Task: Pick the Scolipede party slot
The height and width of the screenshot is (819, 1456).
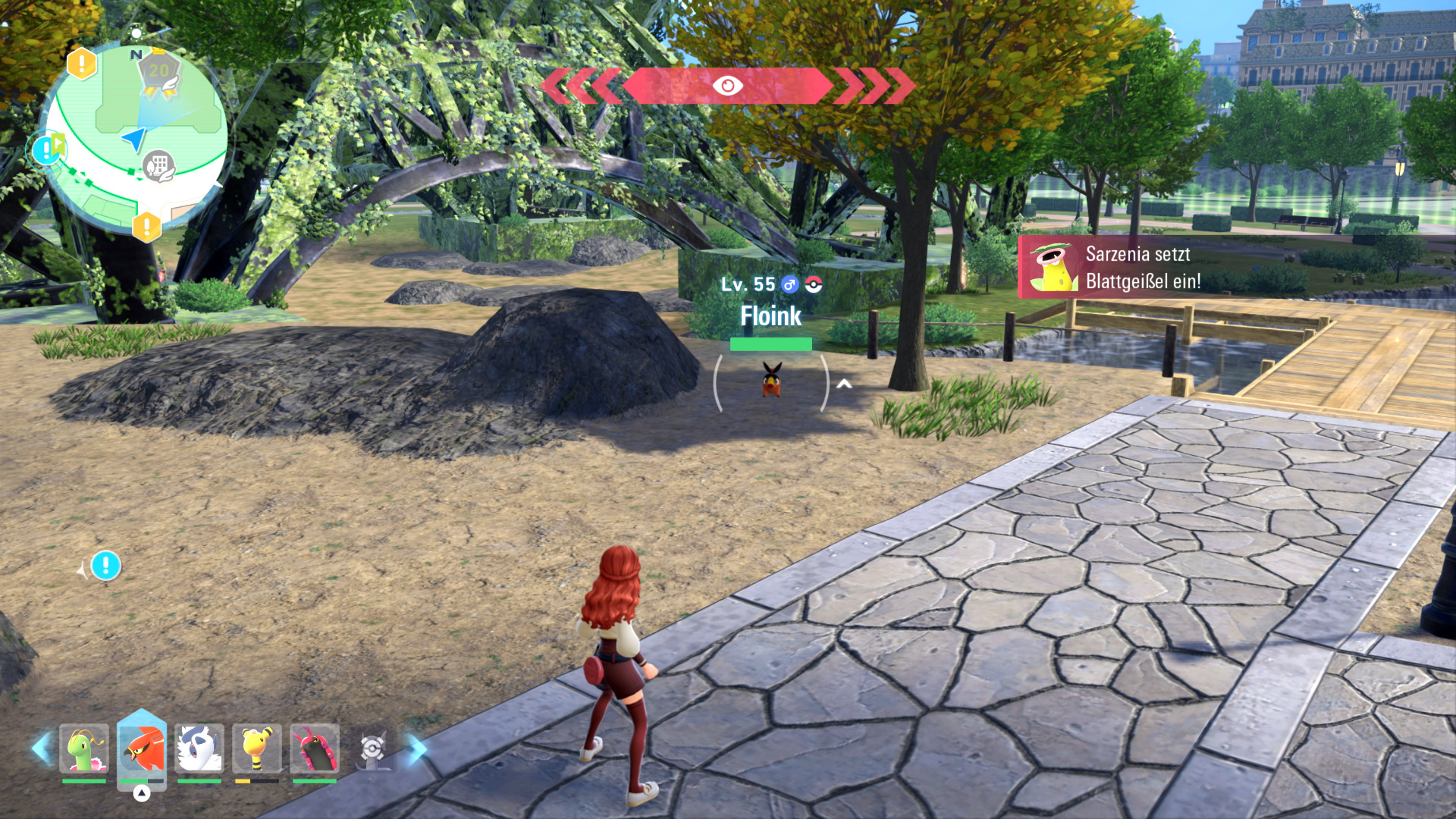Action: (x=315, y=748)
